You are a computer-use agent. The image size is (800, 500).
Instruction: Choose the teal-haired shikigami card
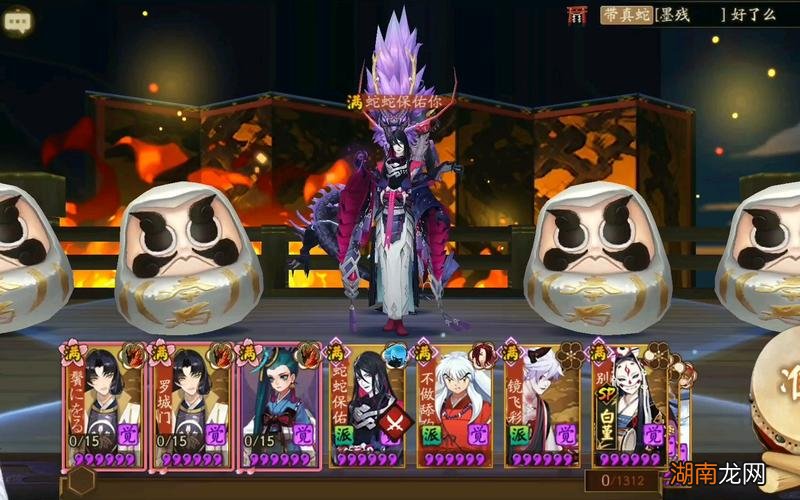279,405
